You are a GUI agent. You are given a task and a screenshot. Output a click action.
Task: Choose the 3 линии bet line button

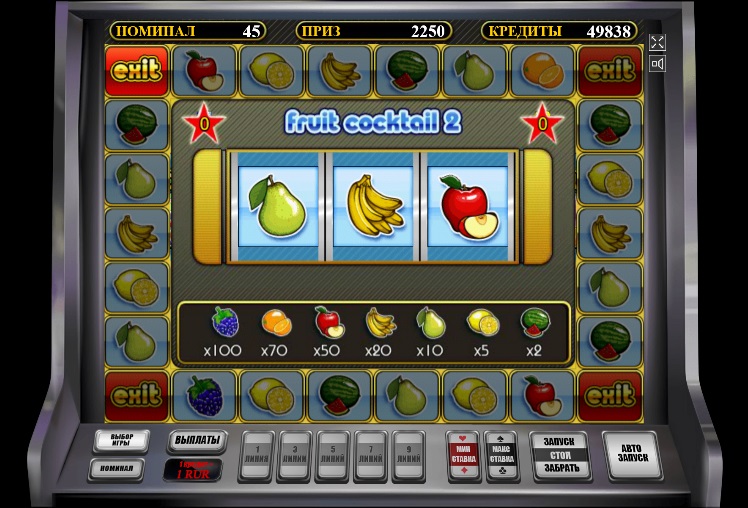coord(294,455)
